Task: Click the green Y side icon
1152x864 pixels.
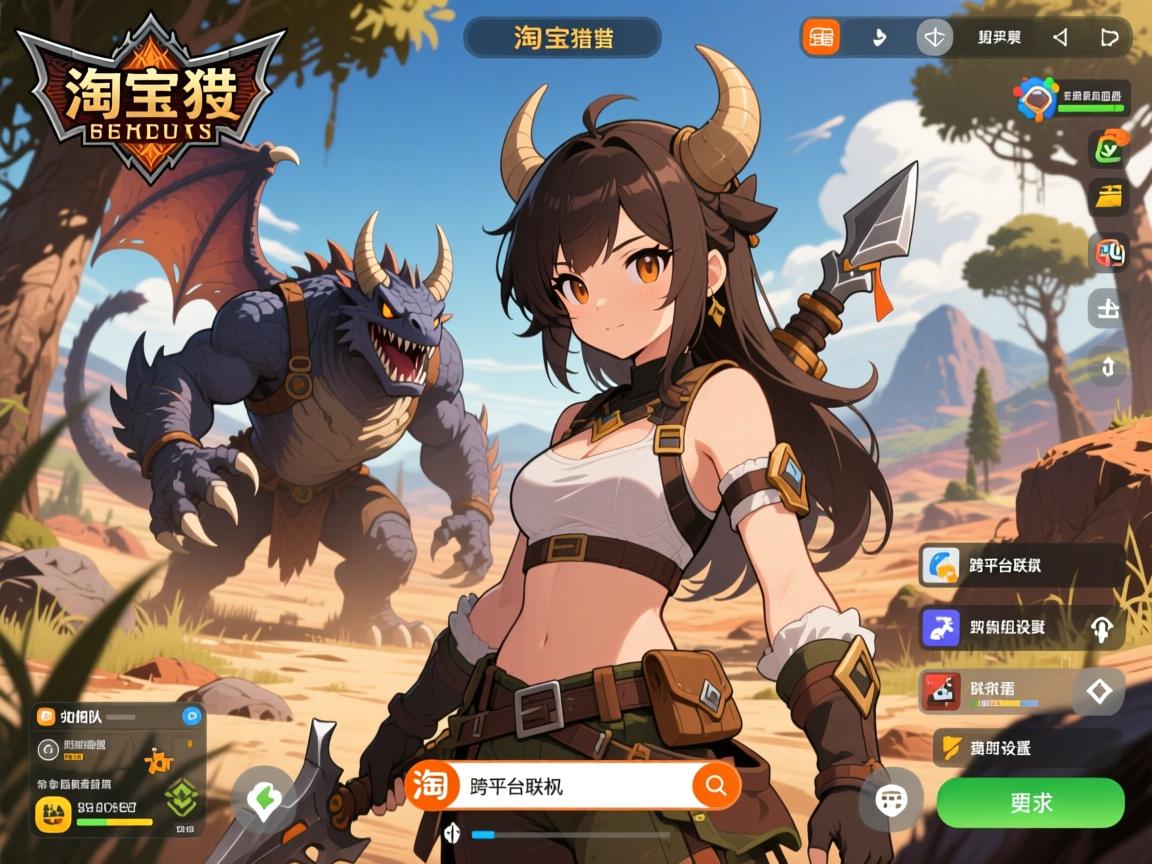Action: pos(1108,149)
